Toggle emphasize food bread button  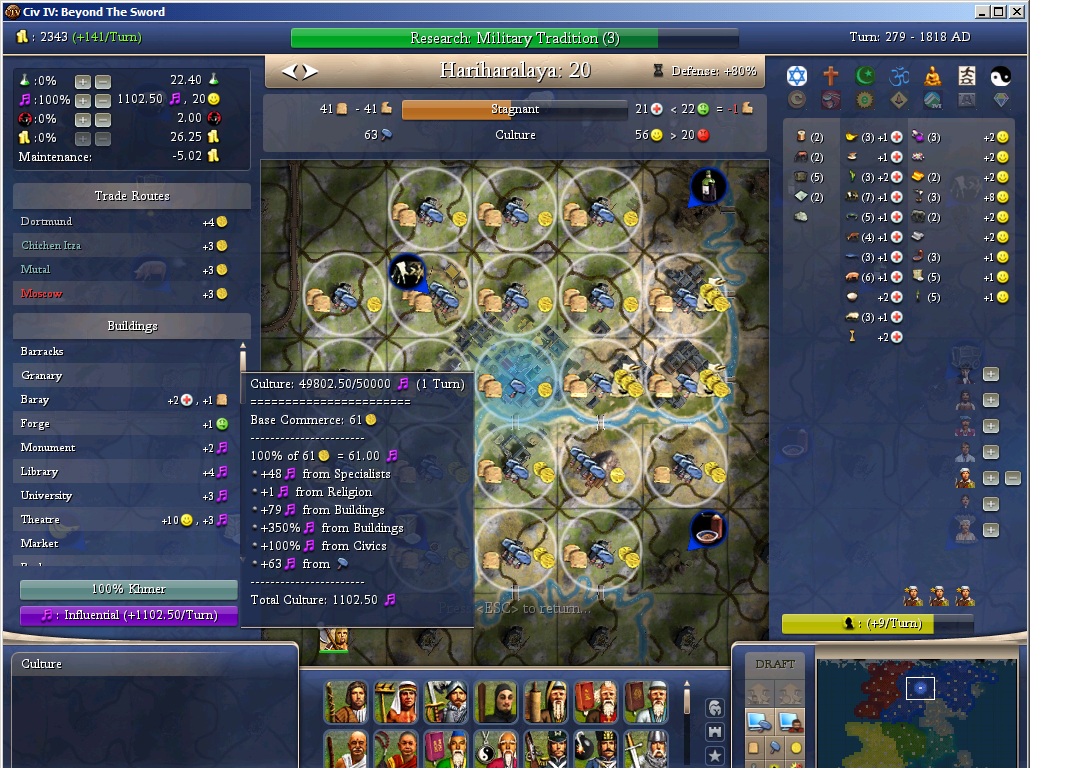[x=756, y=747]
